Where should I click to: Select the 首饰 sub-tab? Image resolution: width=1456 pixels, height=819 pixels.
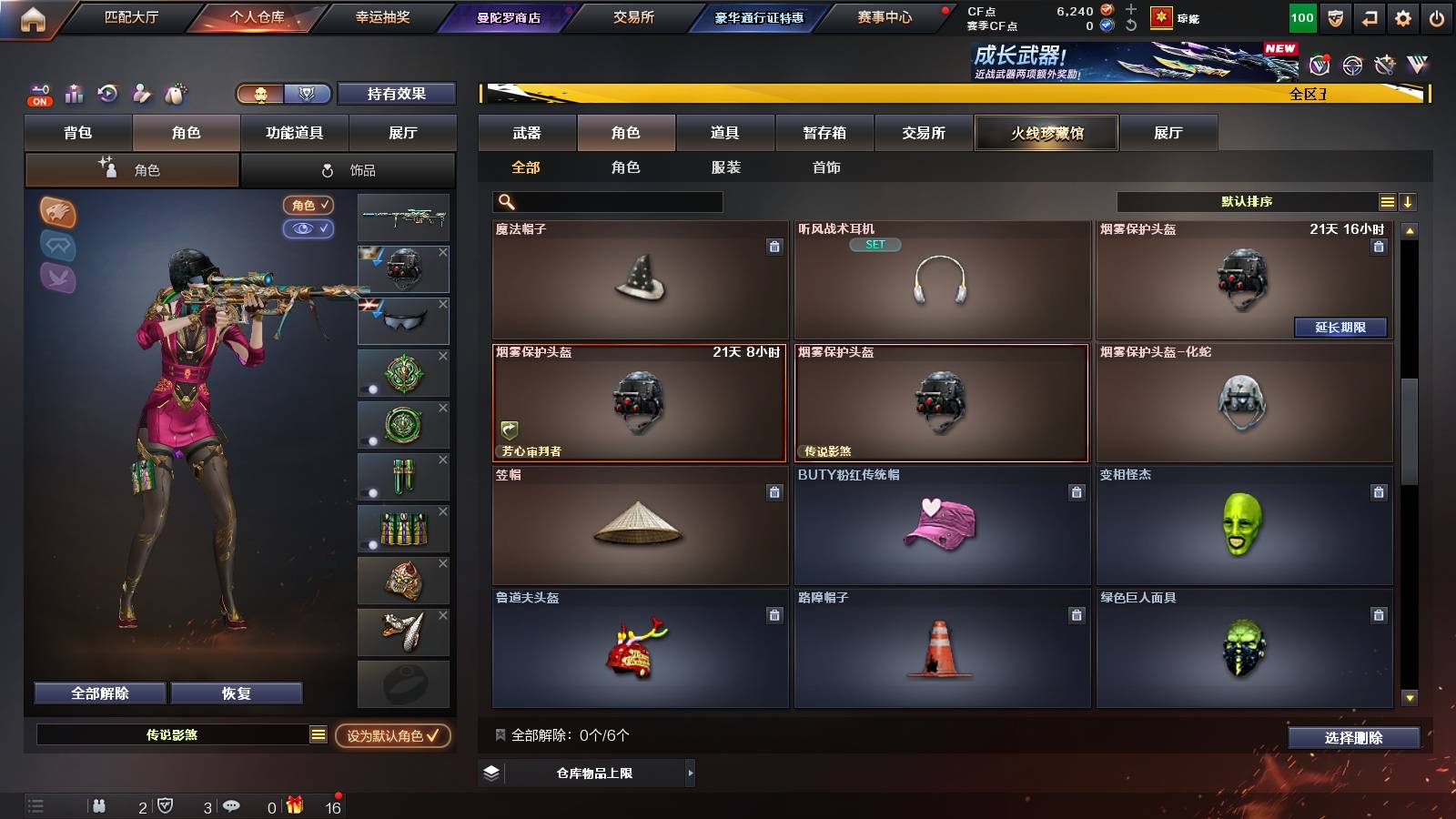tap(824, 167)
